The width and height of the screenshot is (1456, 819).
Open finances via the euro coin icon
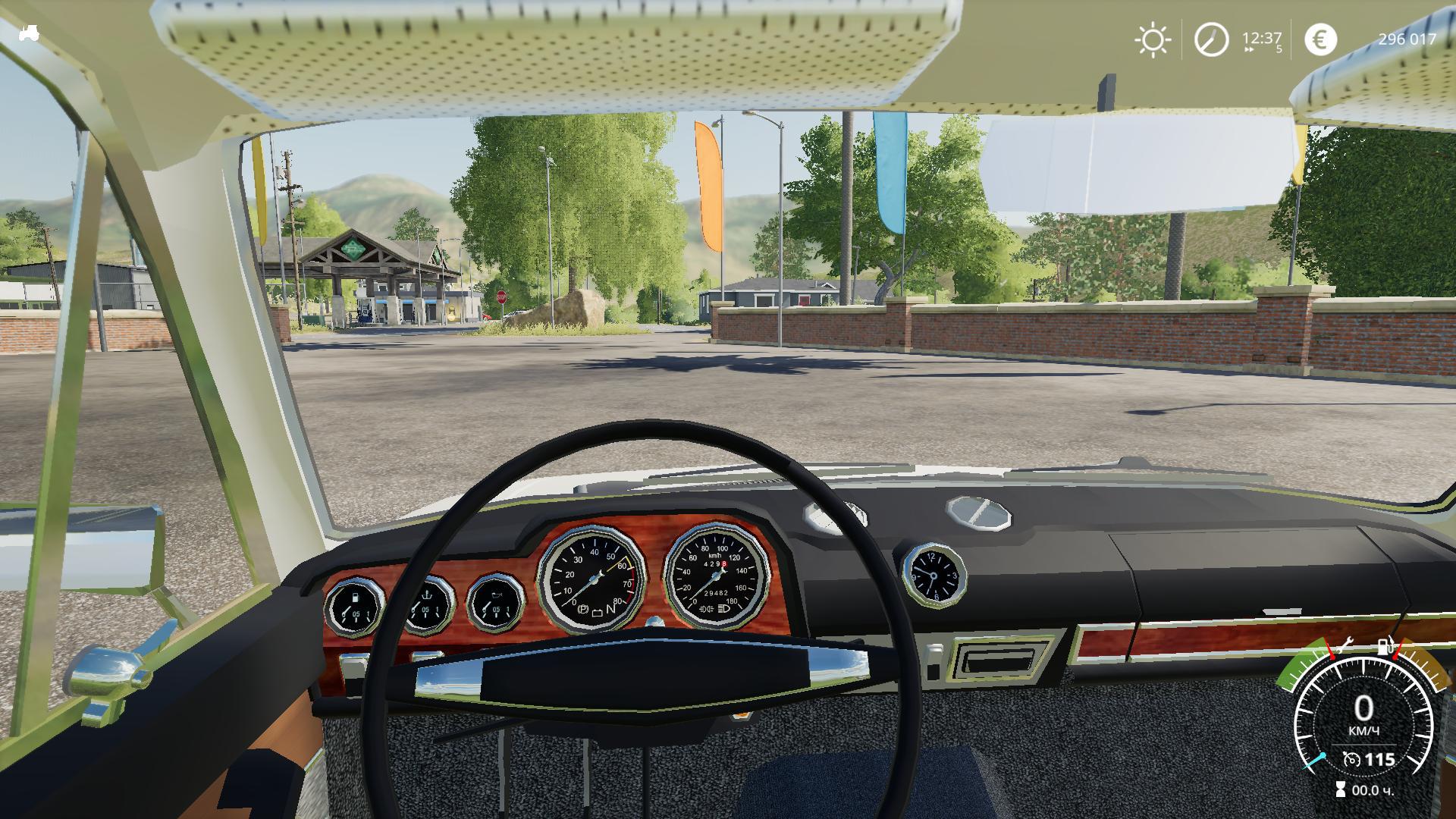pos(1320,39)
